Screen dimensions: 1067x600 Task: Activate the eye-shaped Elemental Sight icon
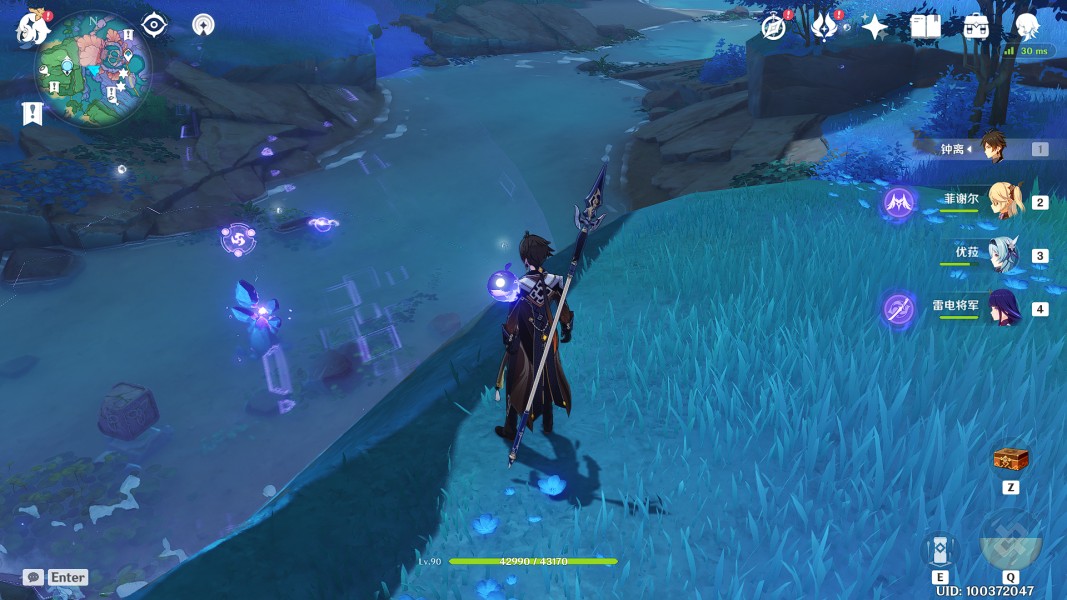pyautogui.click(x=154, y=25)
